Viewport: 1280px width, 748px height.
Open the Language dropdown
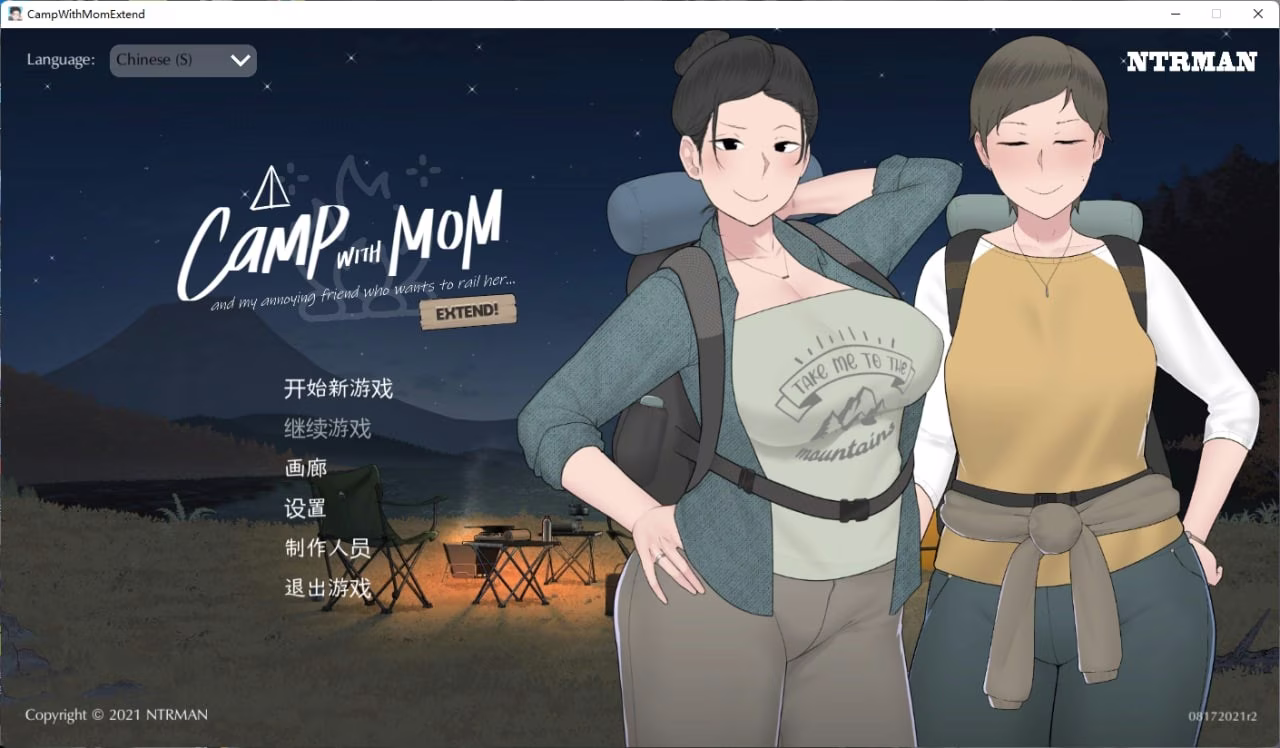point(183,60)
